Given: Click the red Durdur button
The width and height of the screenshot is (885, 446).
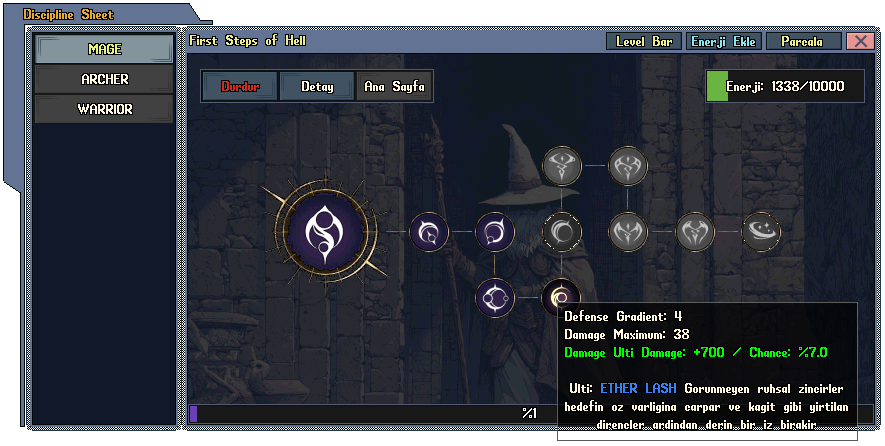Looking at the screenshot, I should tap(239, 86).
